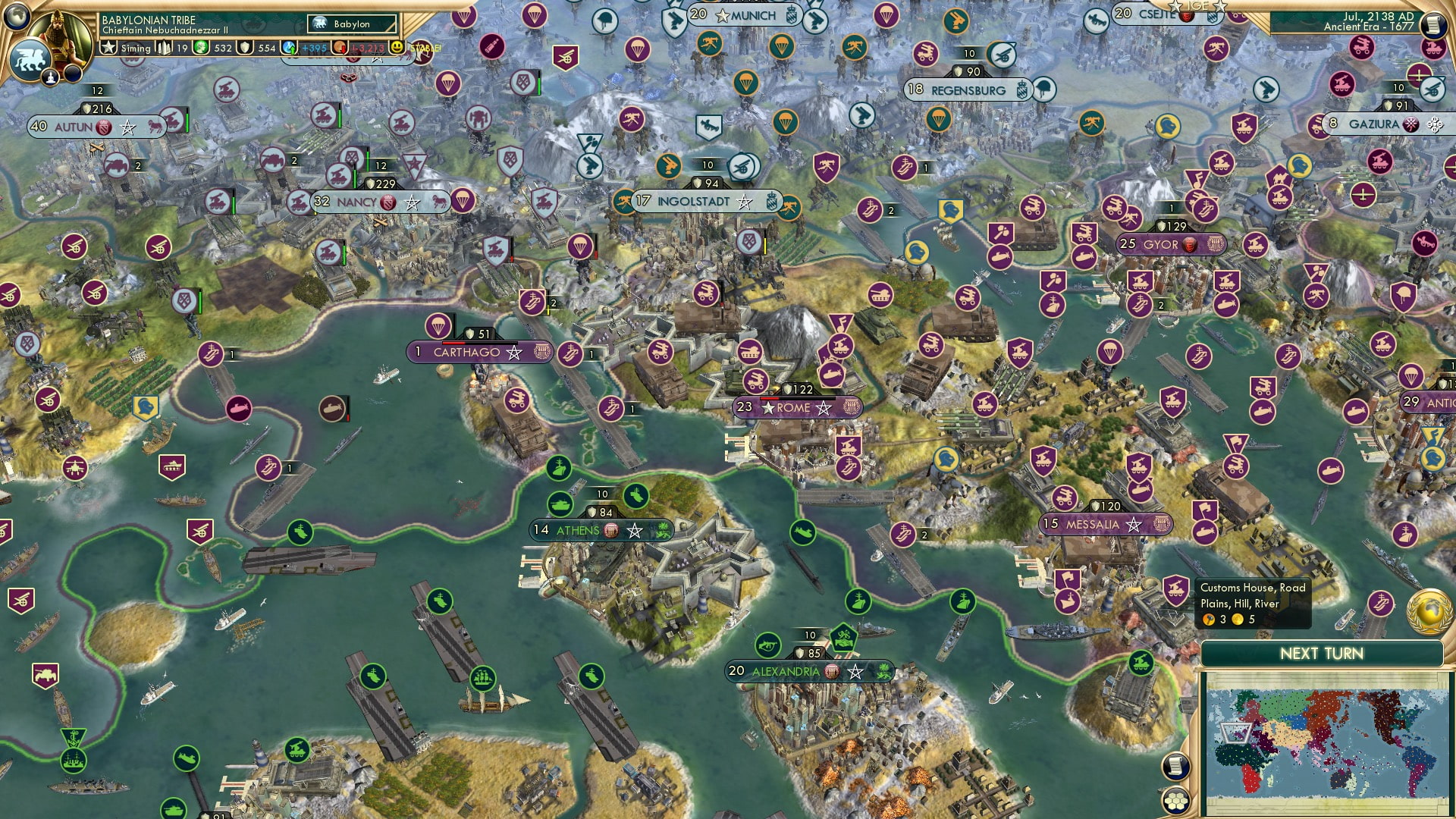Image resolution: width=1456 pixels, height=819 pixels.
Task: Click the green science bust icon in the resource bar
Action: (200, 48)
